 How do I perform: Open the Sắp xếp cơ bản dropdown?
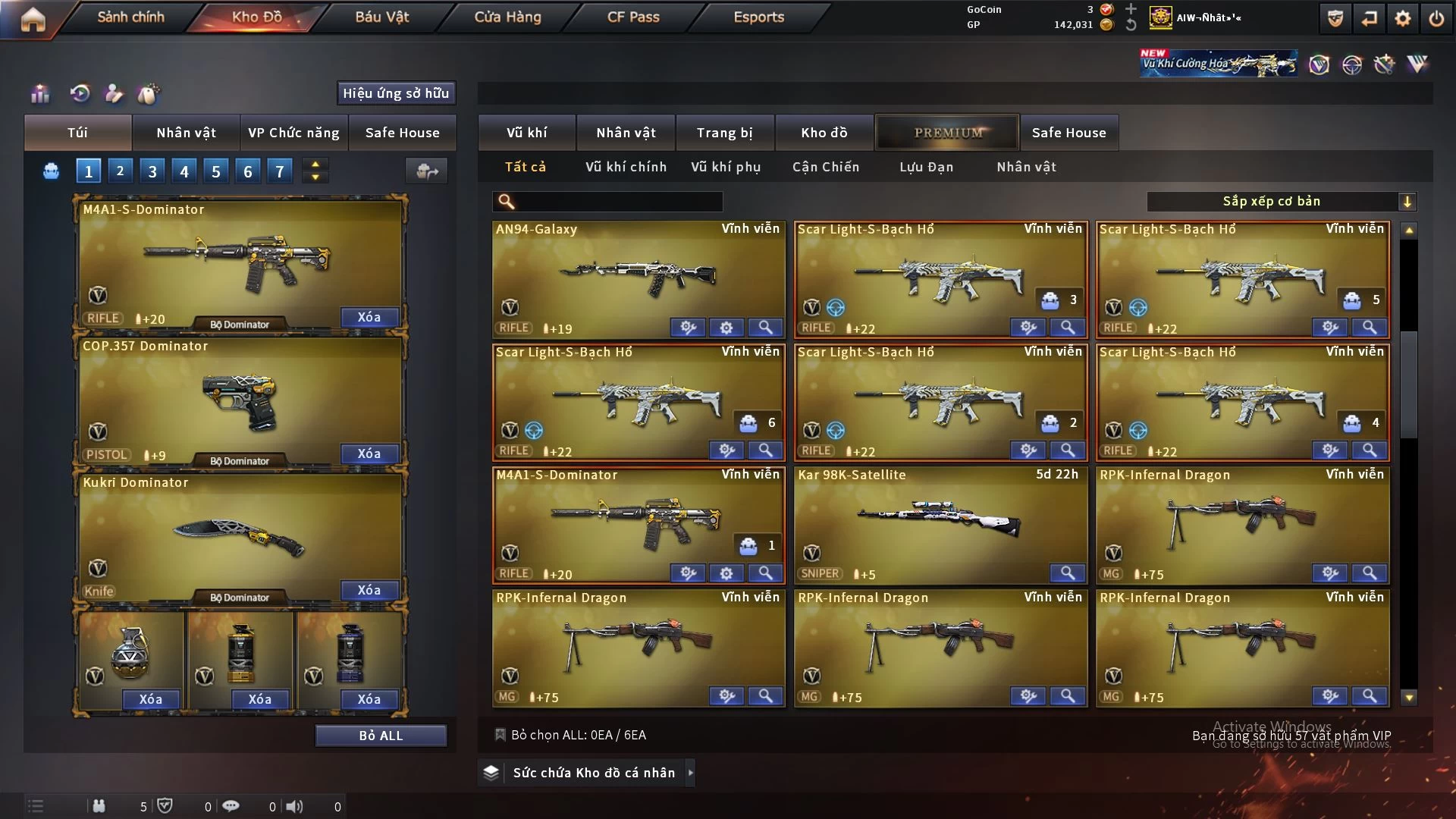pos(1282,202)
